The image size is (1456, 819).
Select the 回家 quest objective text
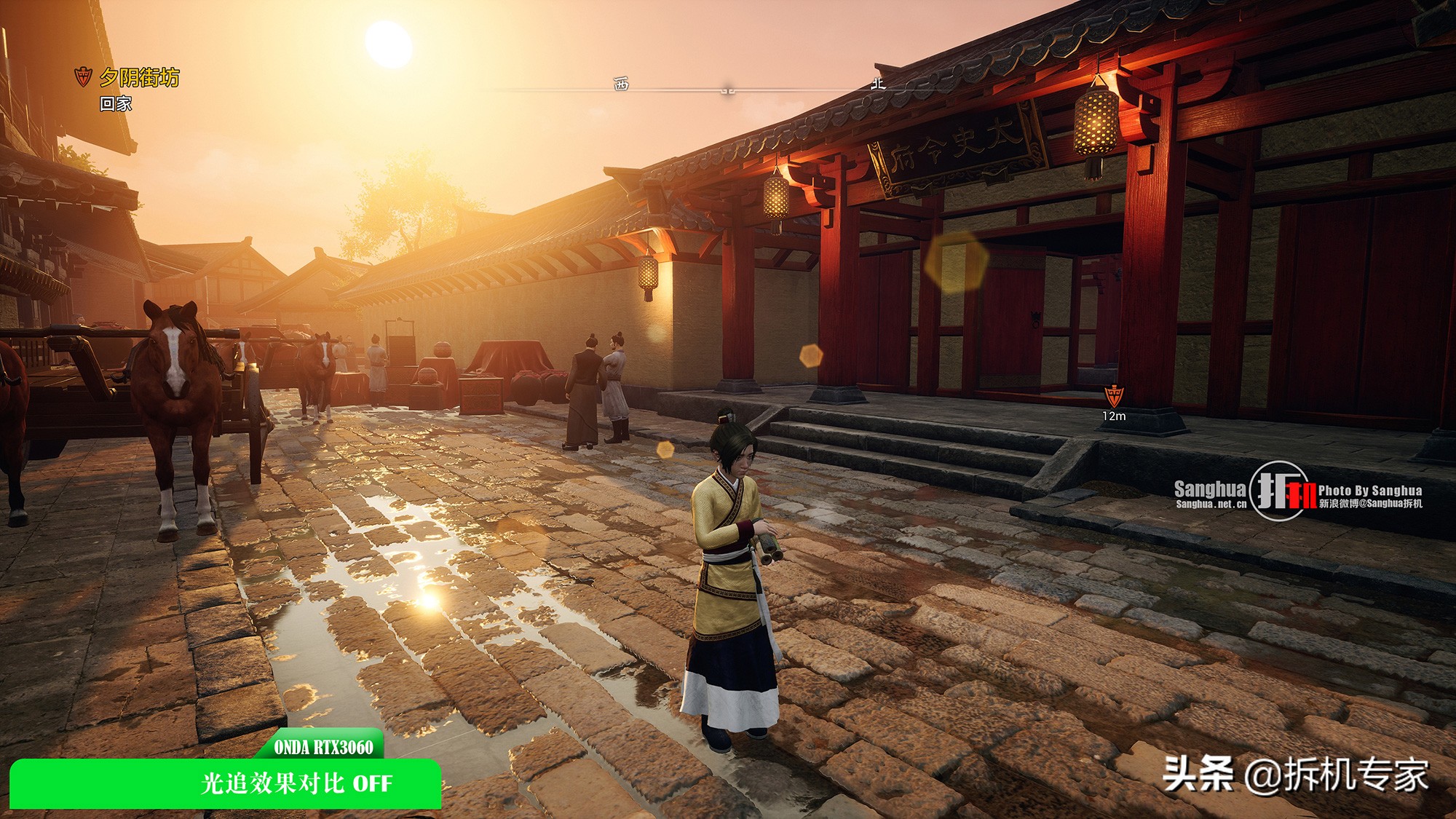coord(116,104)
